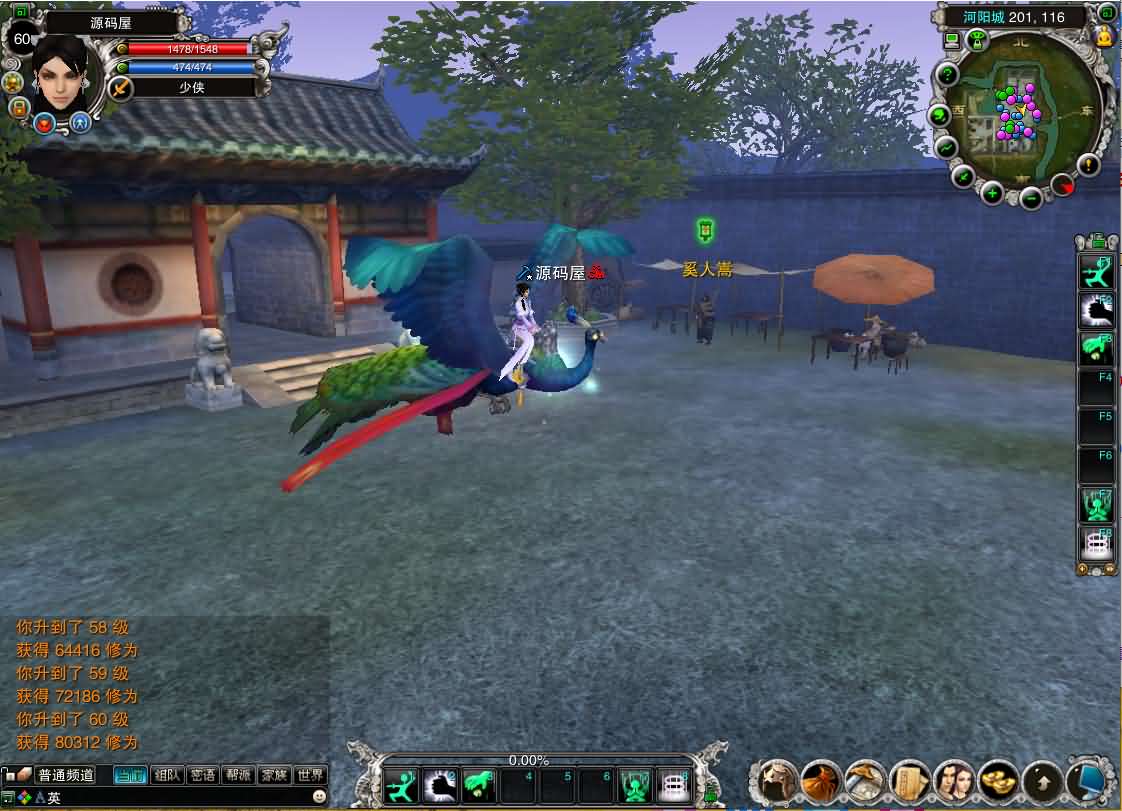
Task: Open the 帮派 guild chat tab
Action: tap(238, 775)
